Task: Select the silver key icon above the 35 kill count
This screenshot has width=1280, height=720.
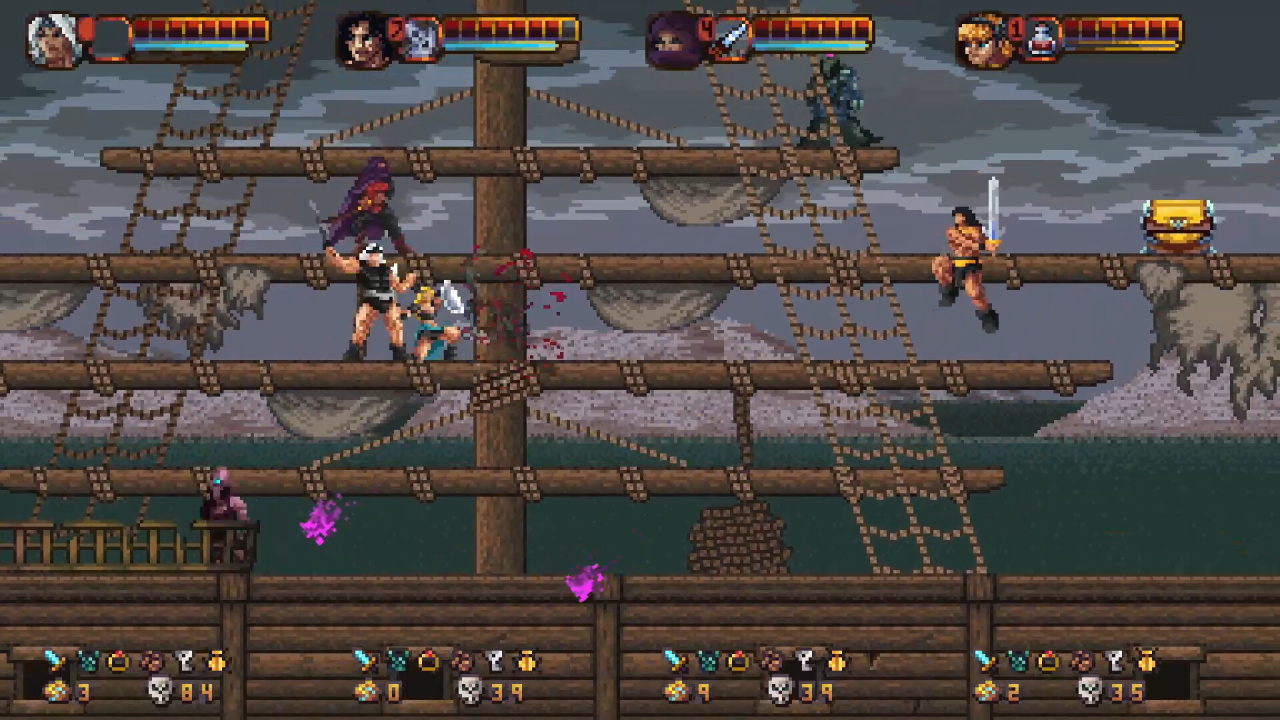Action: (x=1115, y=661)
